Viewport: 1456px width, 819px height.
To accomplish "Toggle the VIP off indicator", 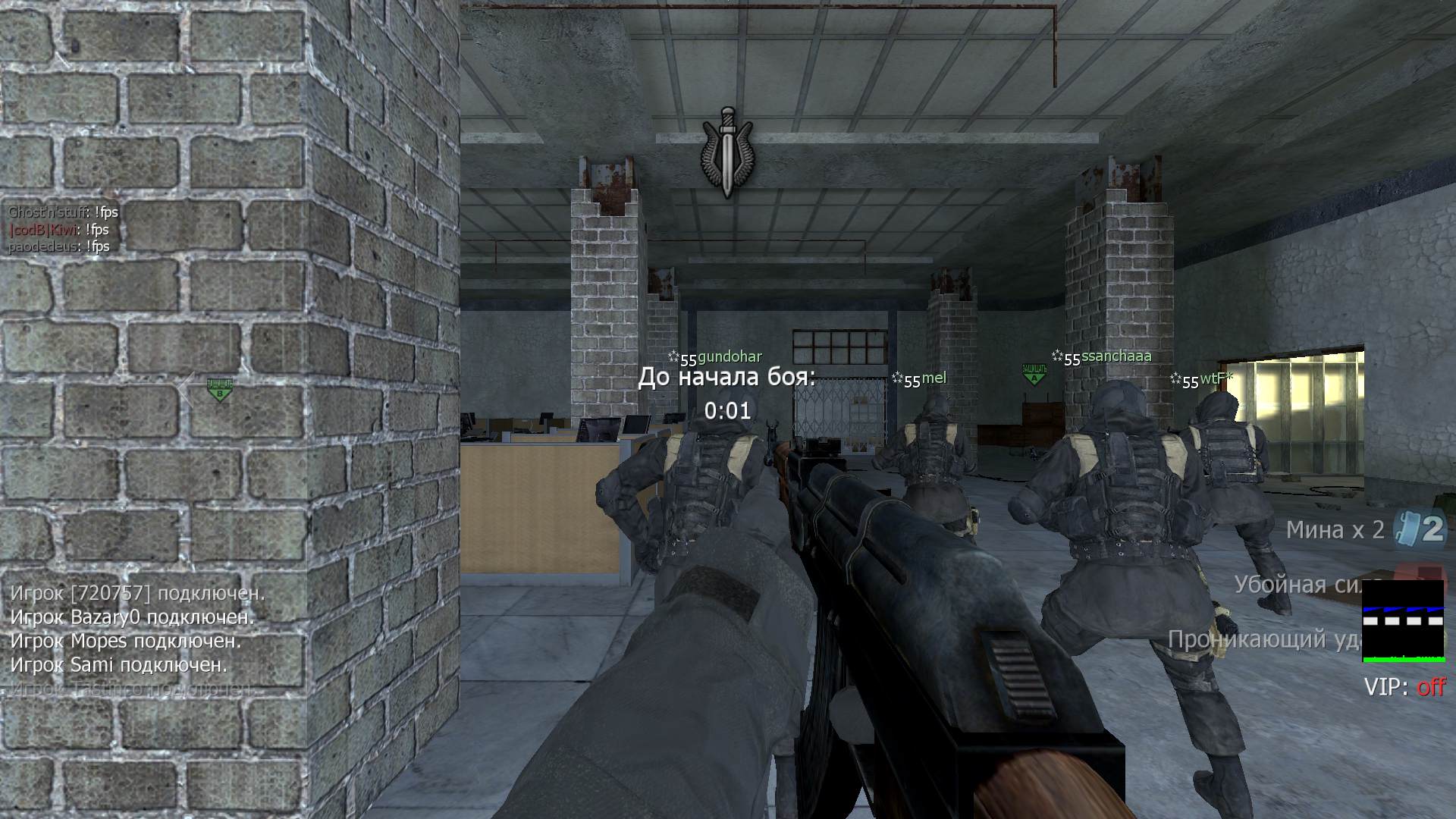I will [x=1404, y=687].
